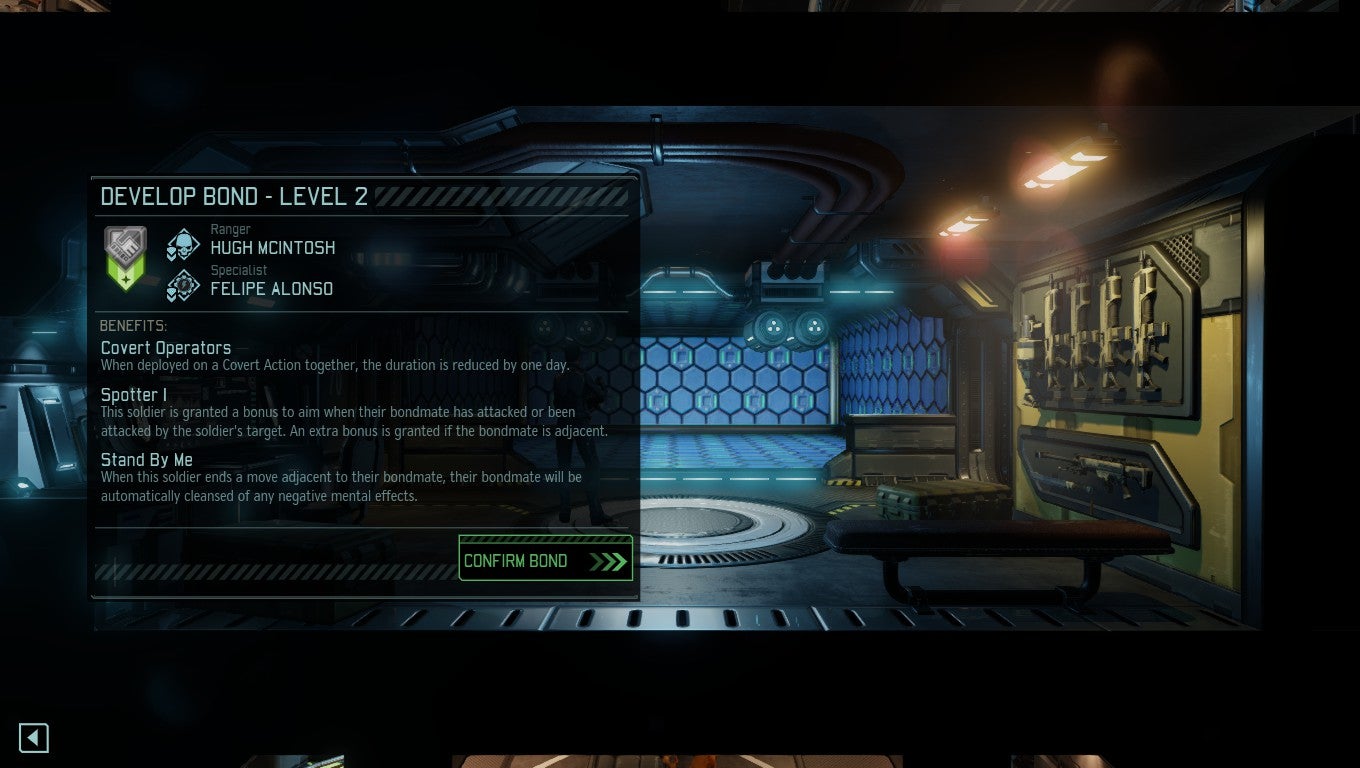Click the bond level shield badge icon
Viewport: 1360px width, 768px height.
pyautogui.click(x=126, y=243)
